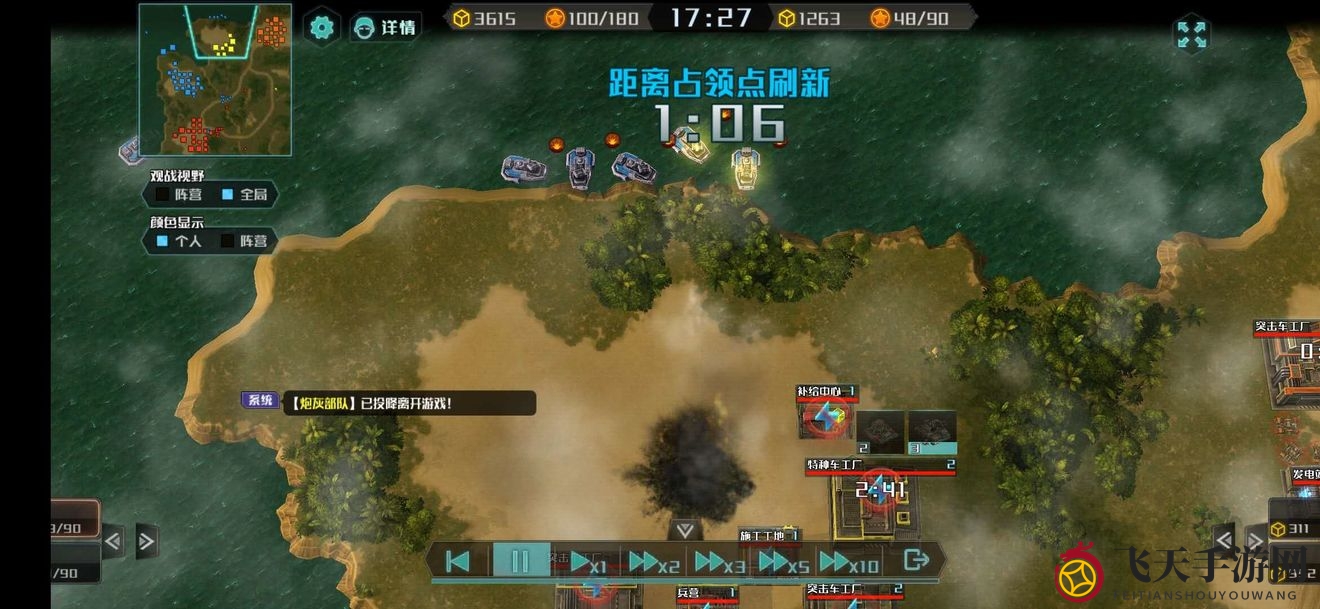The width and height of the screenshot is (1320, 609).
Task: Collapse the playback bar with the down arrow
Action: point(684,530)
